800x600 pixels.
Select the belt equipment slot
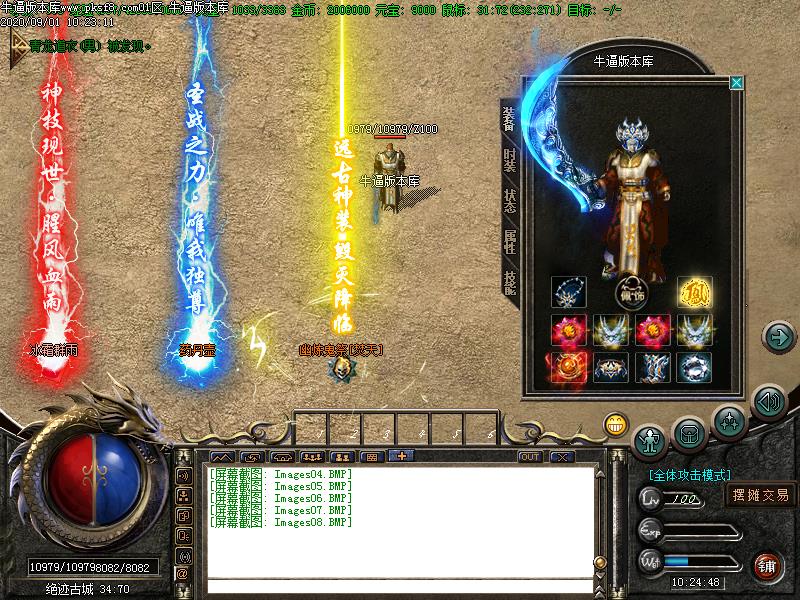[x=610, y=367]
